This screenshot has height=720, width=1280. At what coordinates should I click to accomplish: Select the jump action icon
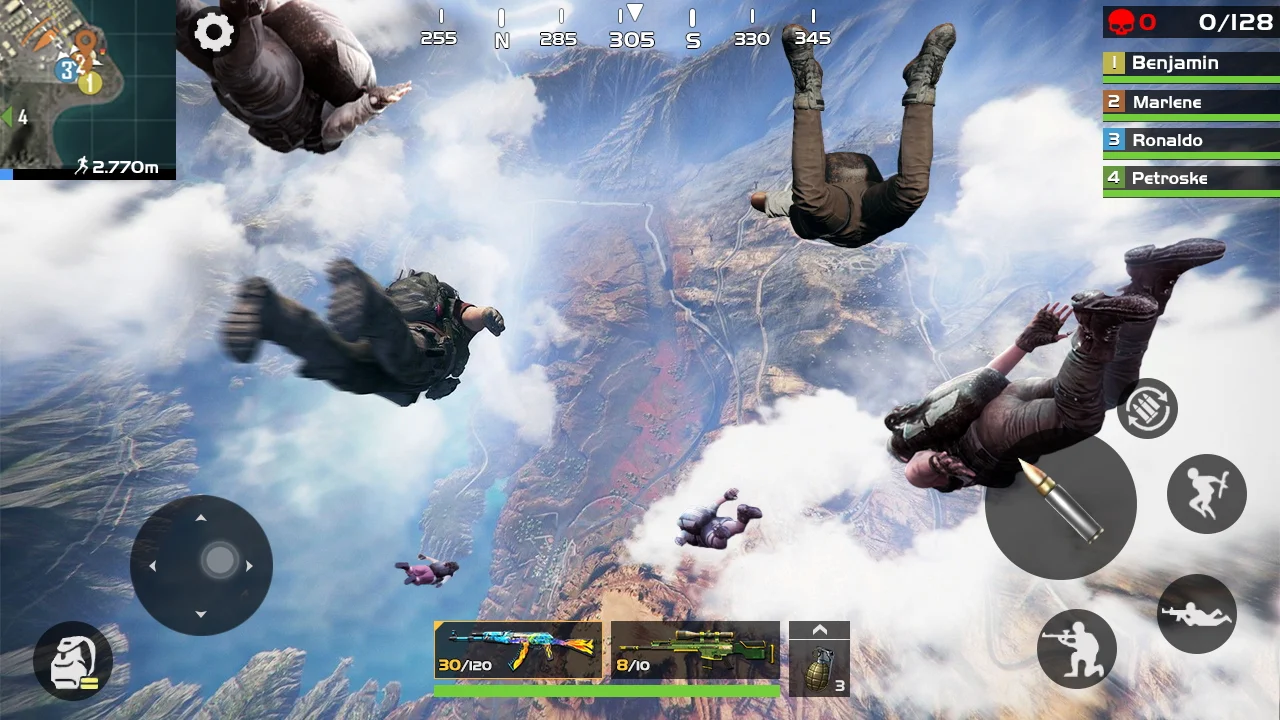coord(1207,492)
